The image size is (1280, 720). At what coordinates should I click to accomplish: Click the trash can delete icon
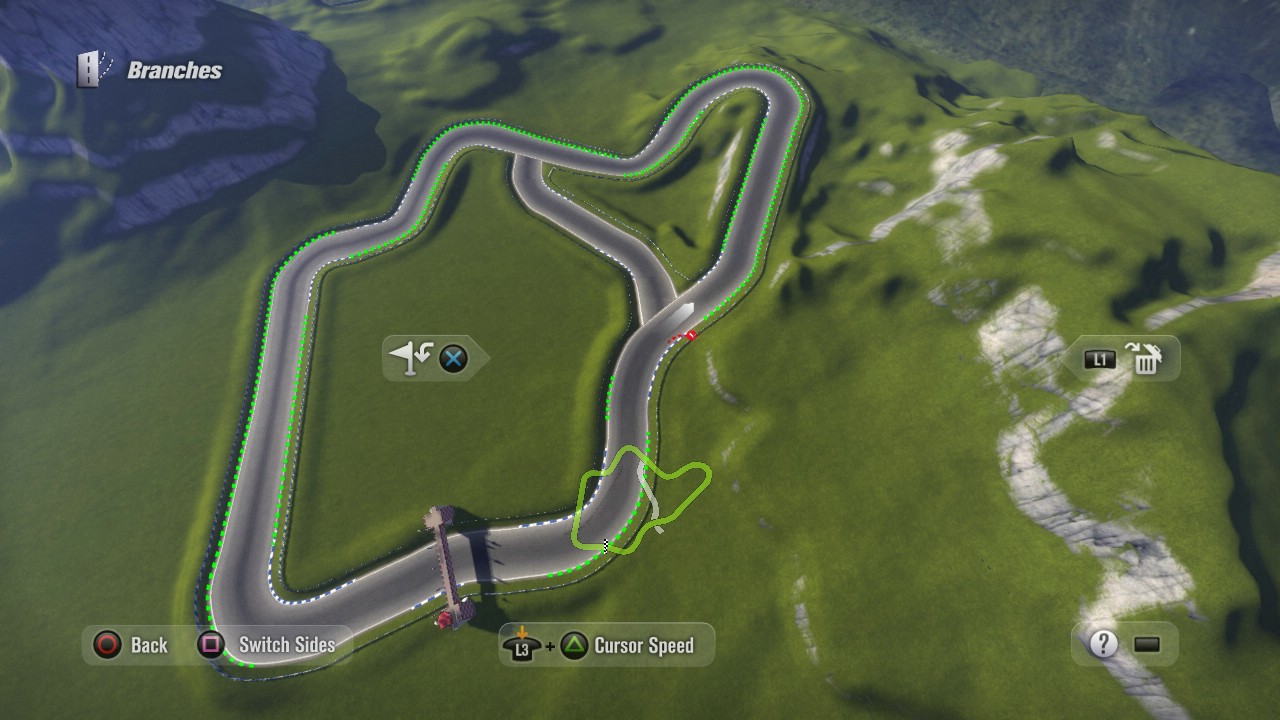(x=1147, y=358)
